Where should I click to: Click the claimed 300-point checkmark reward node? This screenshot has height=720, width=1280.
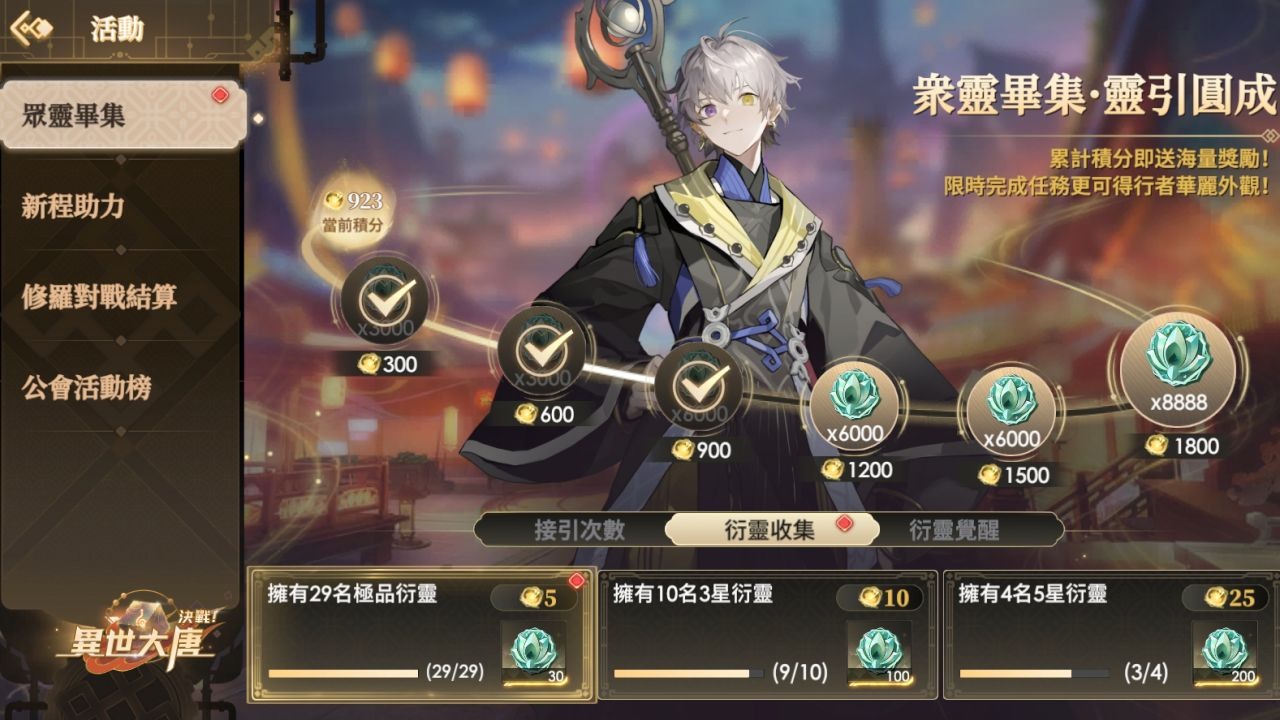tap(383, 302)
